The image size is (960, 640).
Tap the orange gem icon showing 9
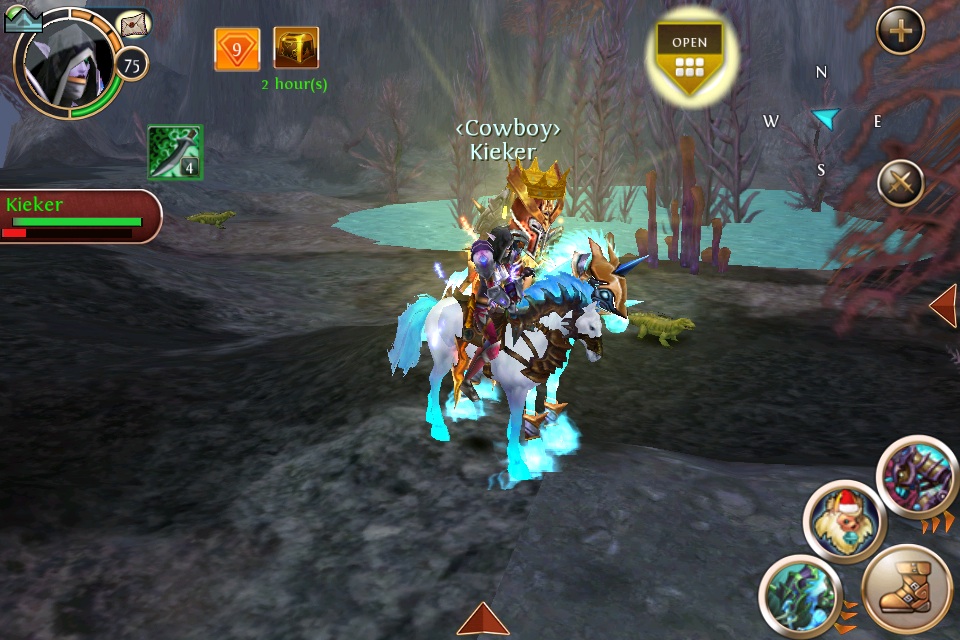[x=237, y=49]
